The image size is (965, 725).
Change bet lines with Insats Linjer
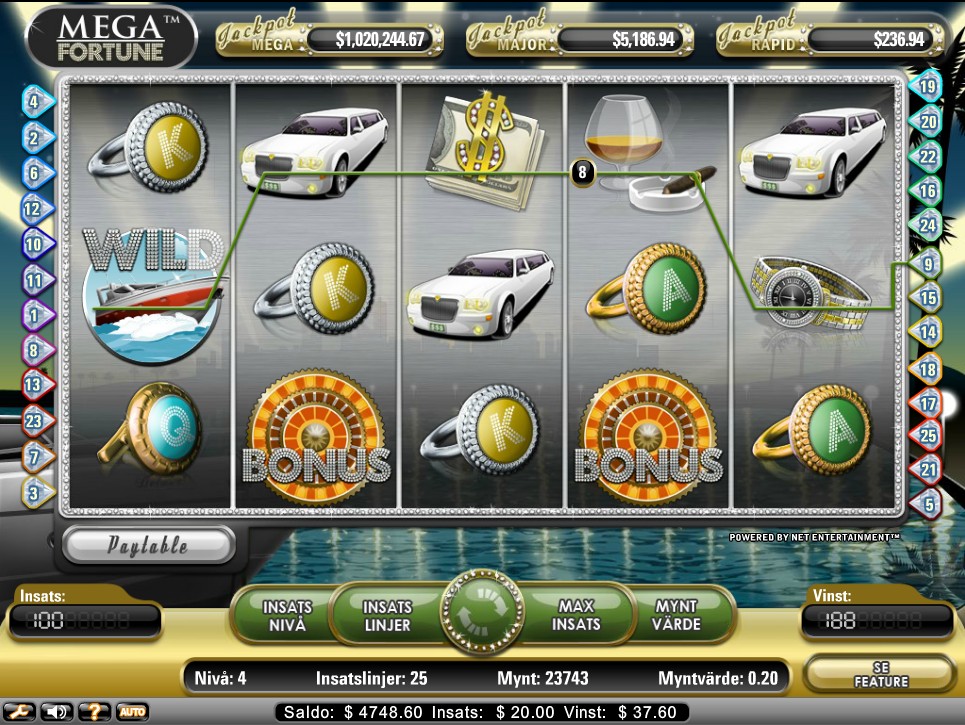click(x=387, y=615)
